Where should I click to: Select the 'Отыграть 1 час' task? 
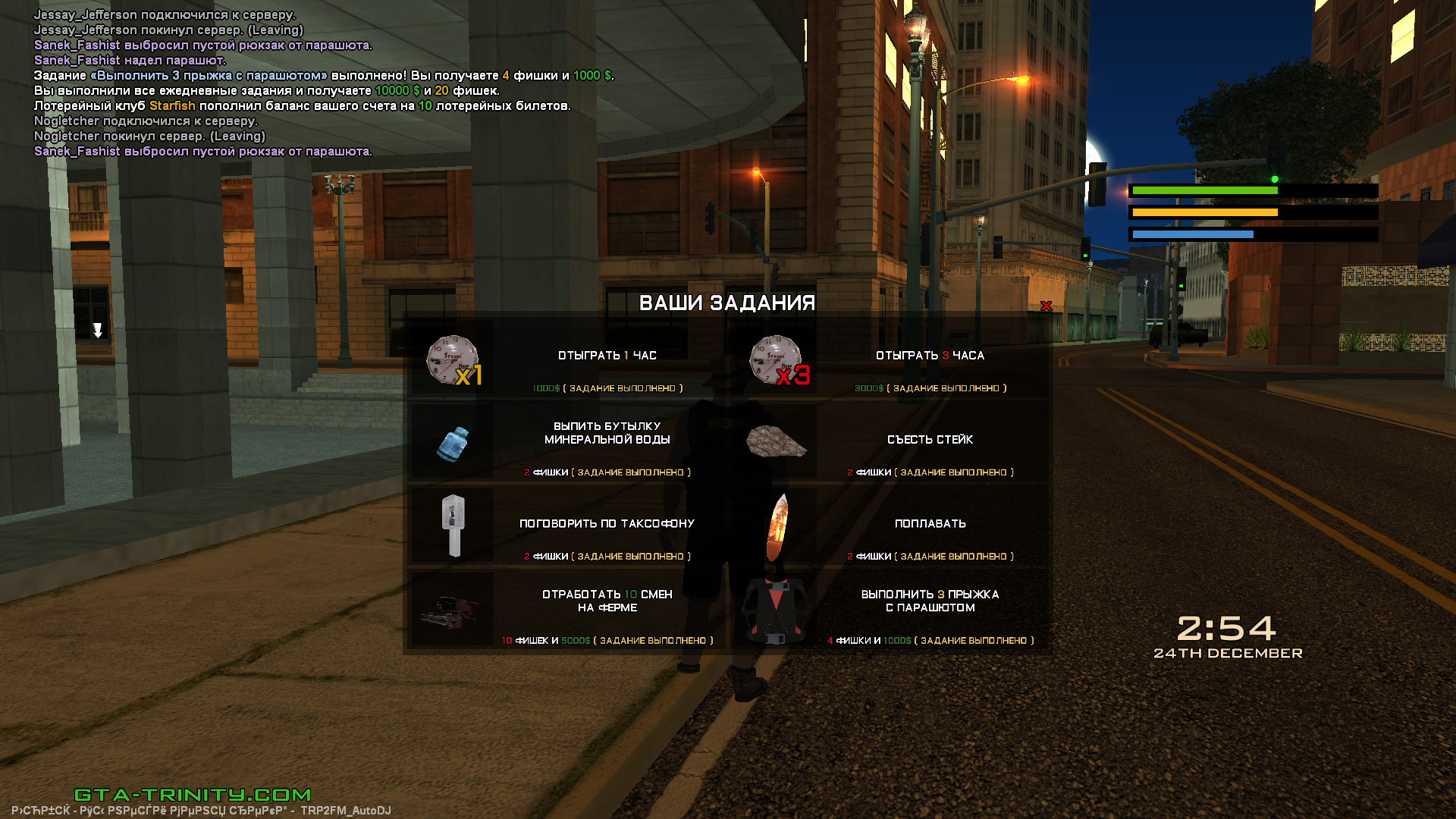[607, 356]
